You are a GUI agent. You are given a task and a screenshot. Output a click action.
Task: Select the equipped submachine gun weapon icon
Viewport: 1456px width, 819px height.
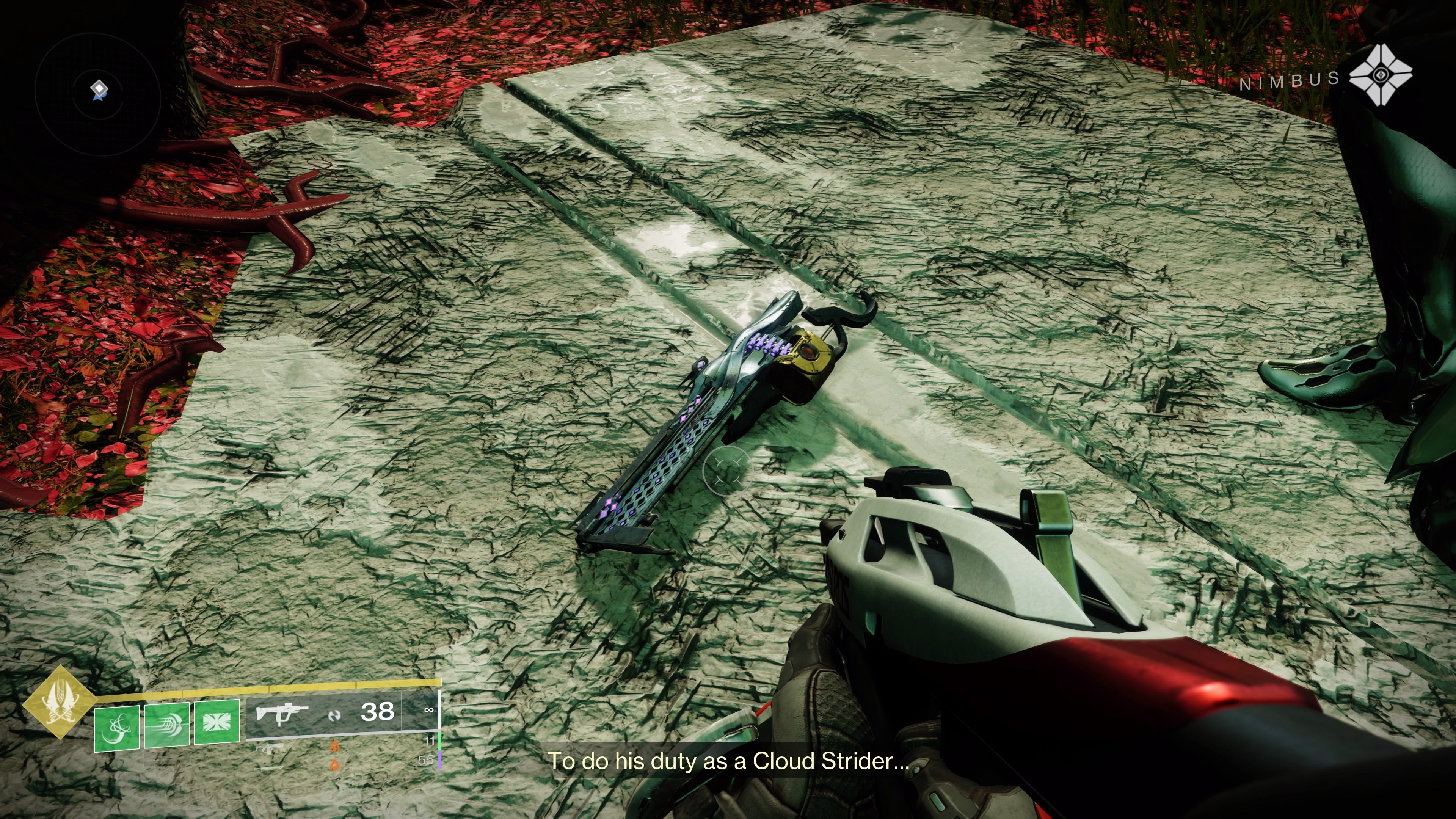pyautogui.click(x=281, y=713)
